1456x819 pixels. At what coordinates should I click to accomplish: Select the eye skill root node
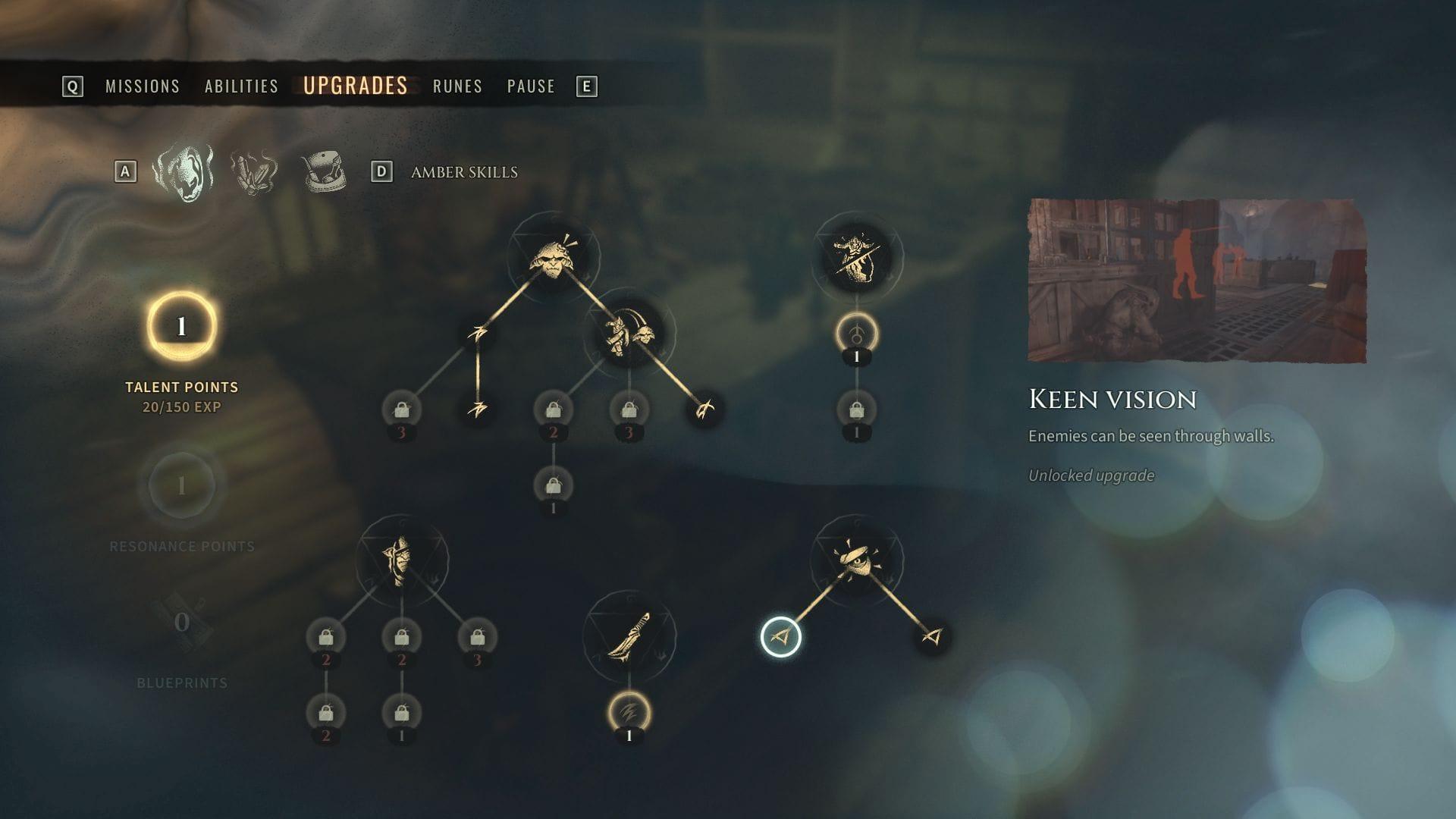tap(856, 560)
